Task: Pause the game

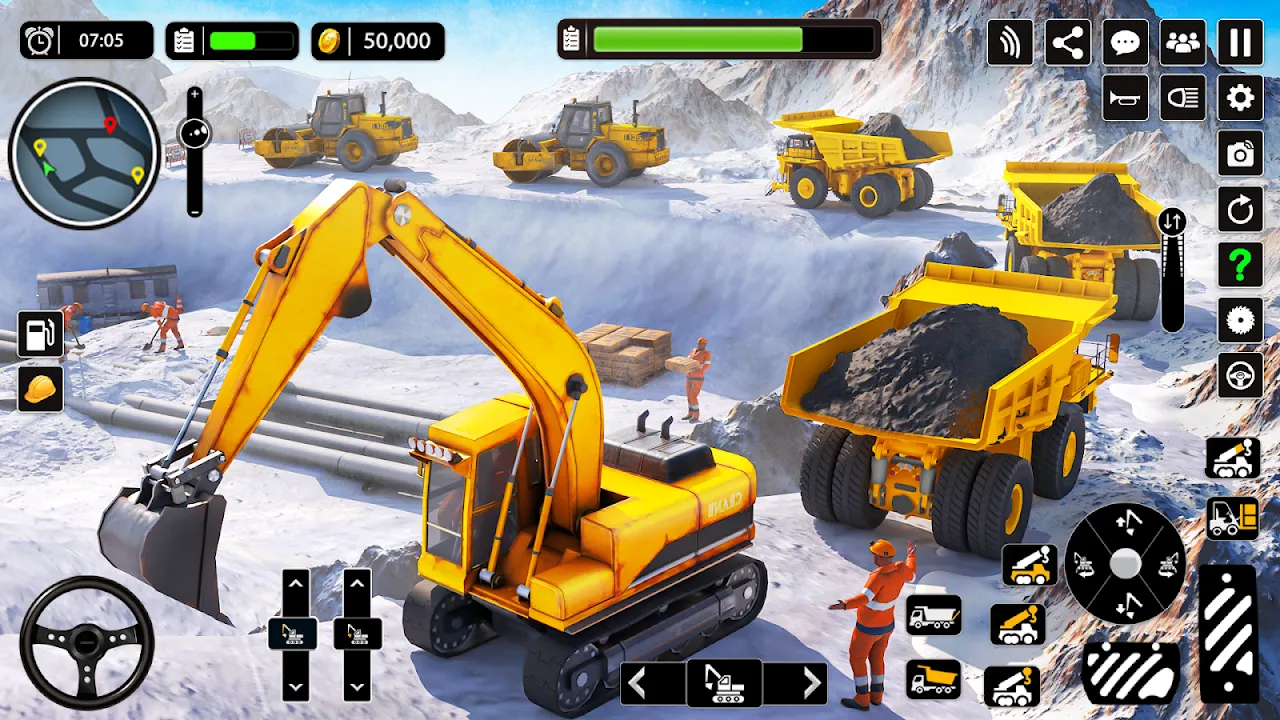Action: pos(1239,41)
